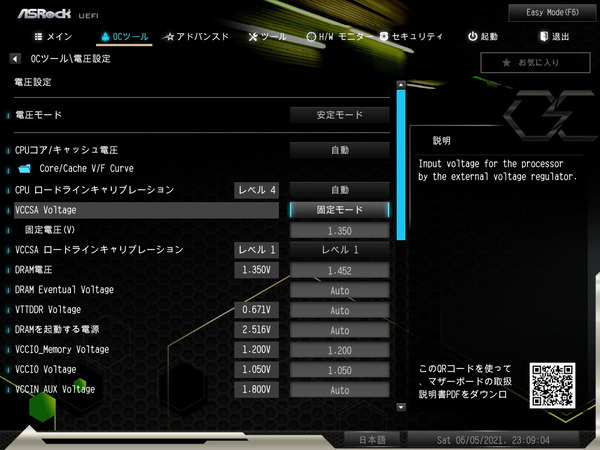Switch to the セキュリティ tab
Screen dimensions: 600x450
(411, 37)
